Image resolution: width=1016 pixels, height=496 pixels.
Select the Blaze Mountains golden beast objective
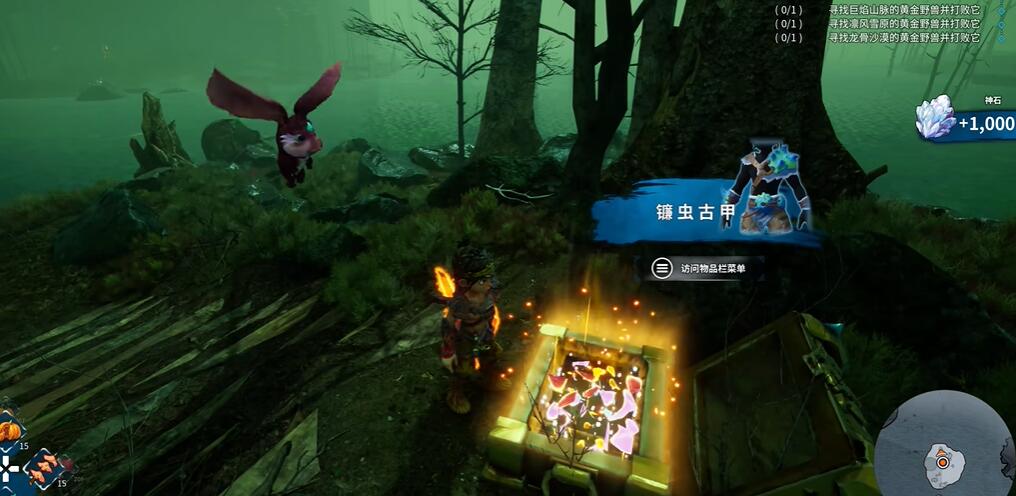point(903,10)
